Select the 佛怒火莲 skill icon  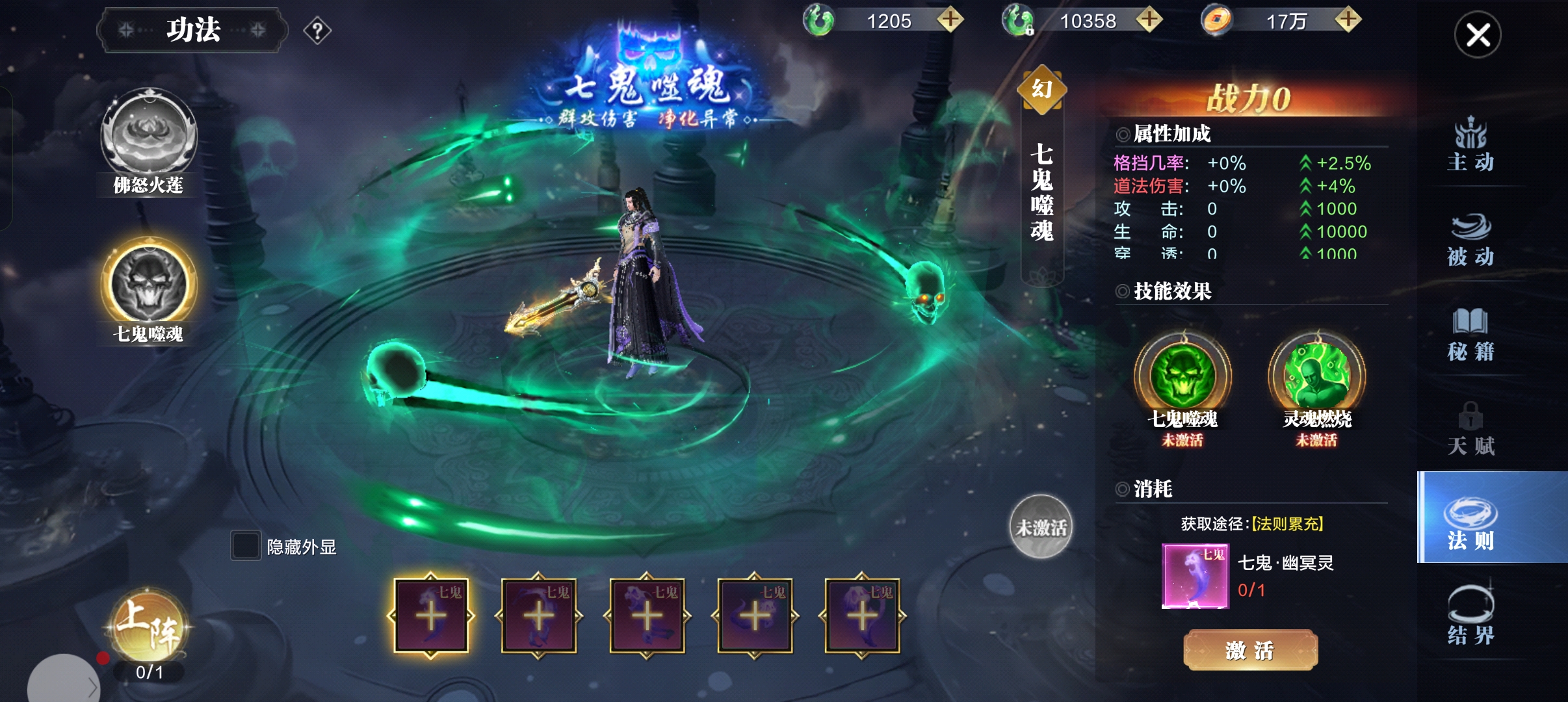coord(149,136)
